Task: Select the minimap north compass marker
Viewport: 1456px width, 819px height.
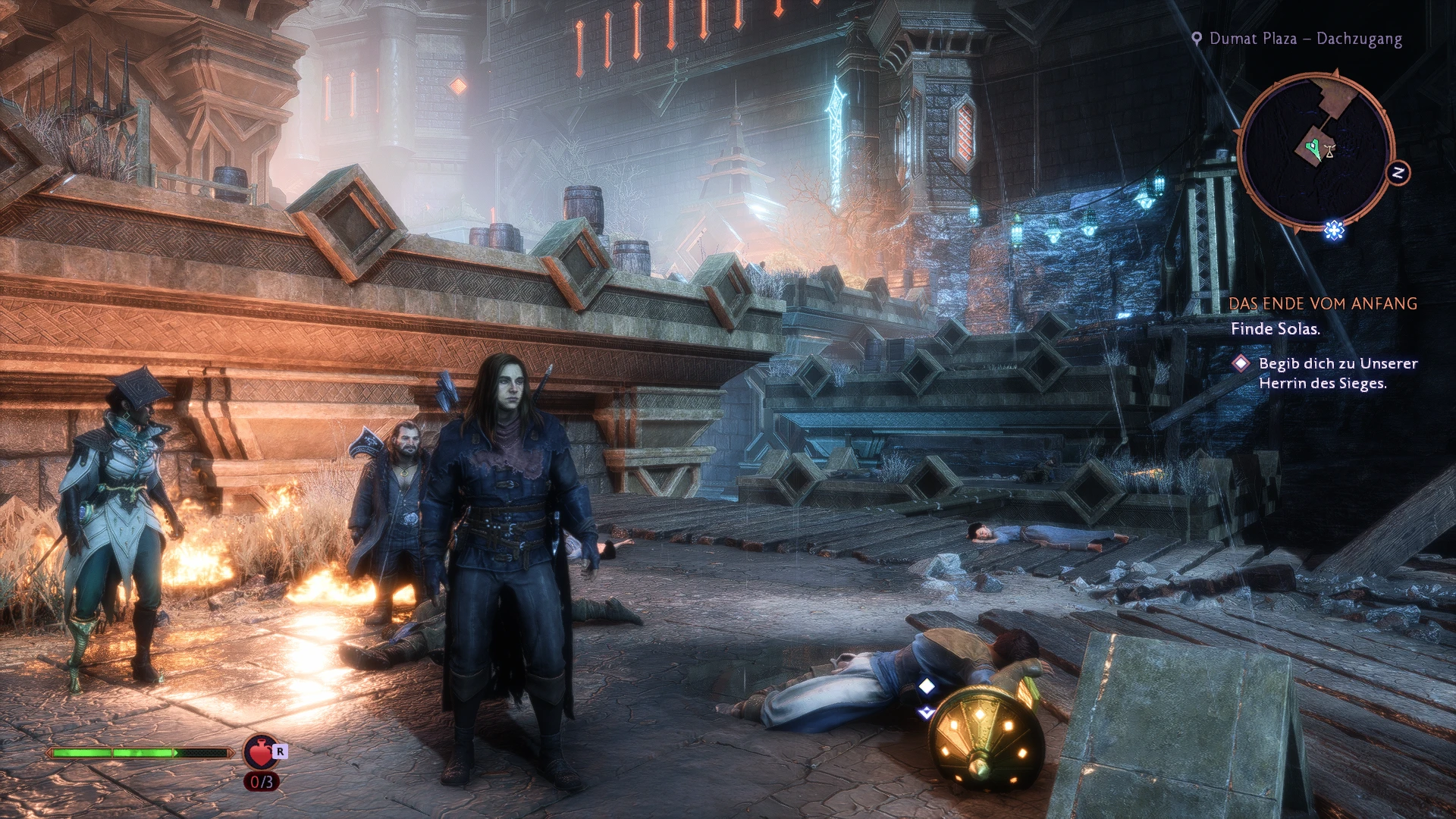Action: click(x=1398, y=173)
